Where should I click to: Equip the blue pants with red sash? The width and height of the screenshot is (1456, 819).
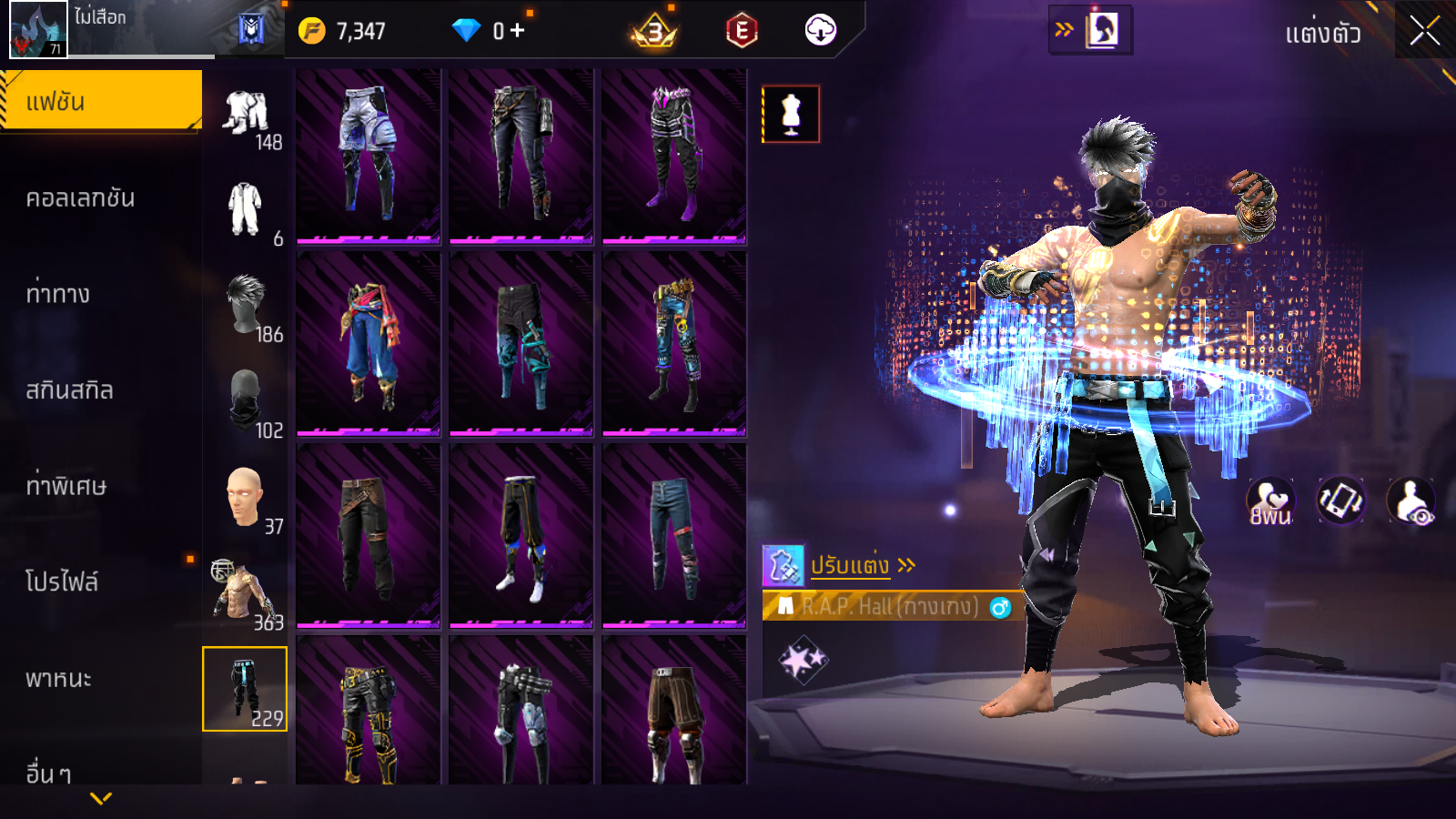pos(369,345)
